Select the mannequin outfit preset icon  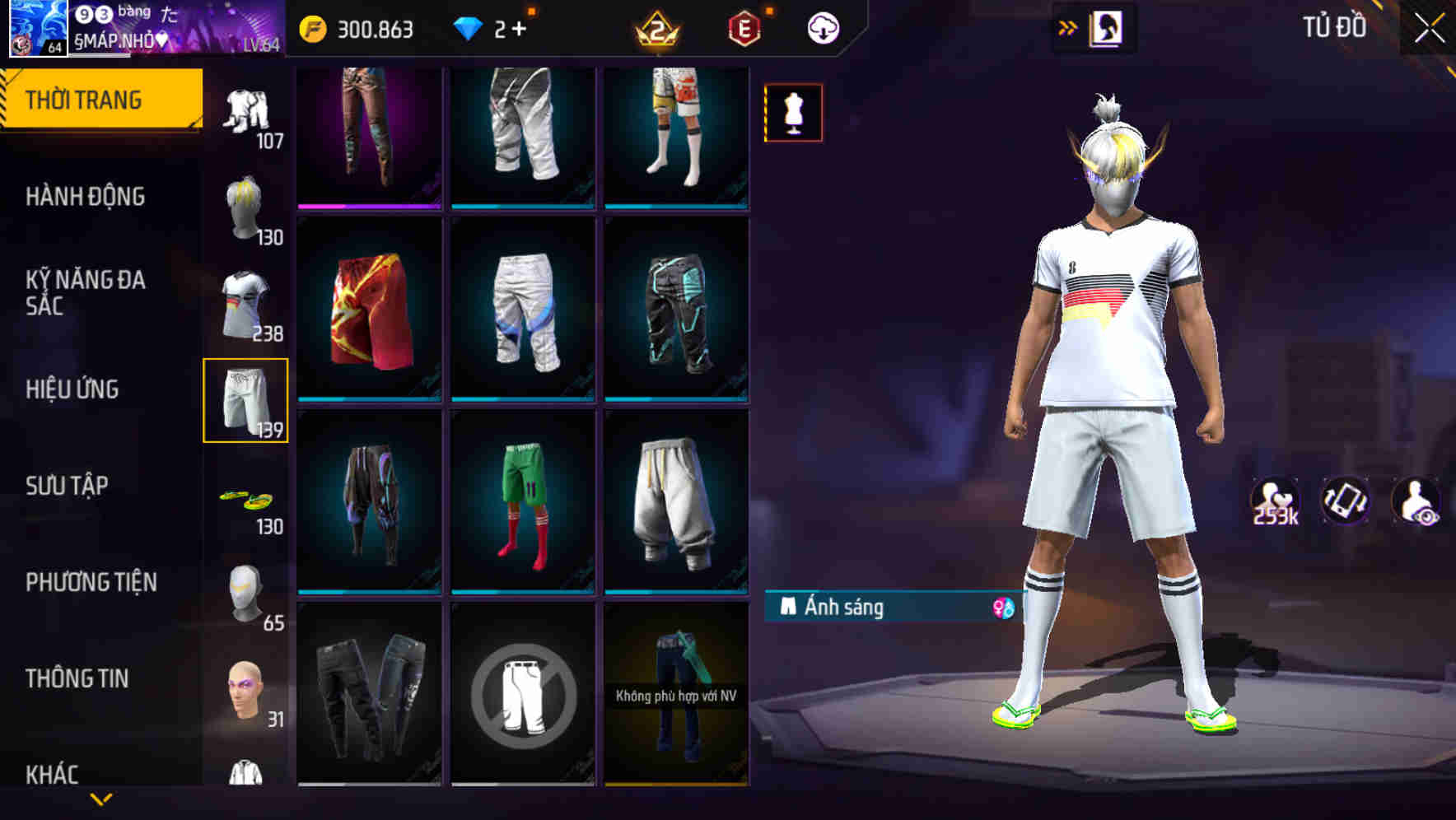[793, 113]
